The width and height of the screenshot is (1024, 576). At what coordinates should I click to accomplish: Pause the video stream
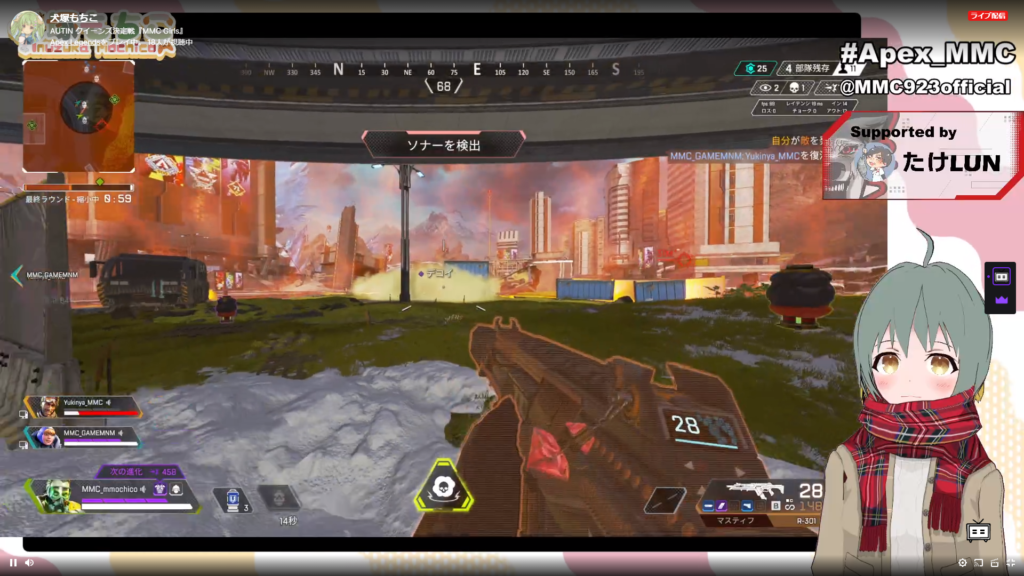pos(13,562)
